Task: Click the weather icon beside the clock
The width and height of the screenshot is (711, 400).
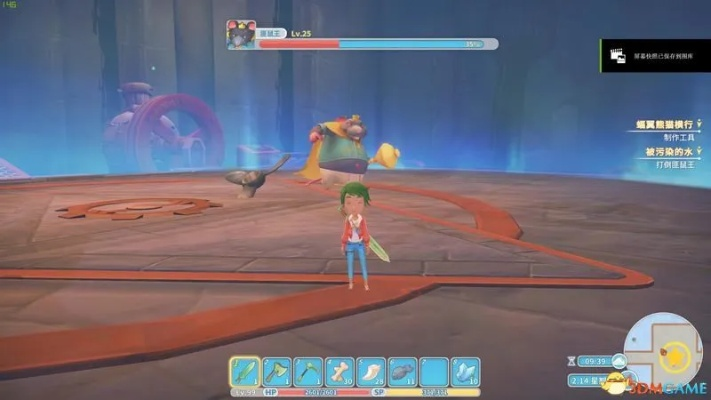Action: [x=619, y=361]
